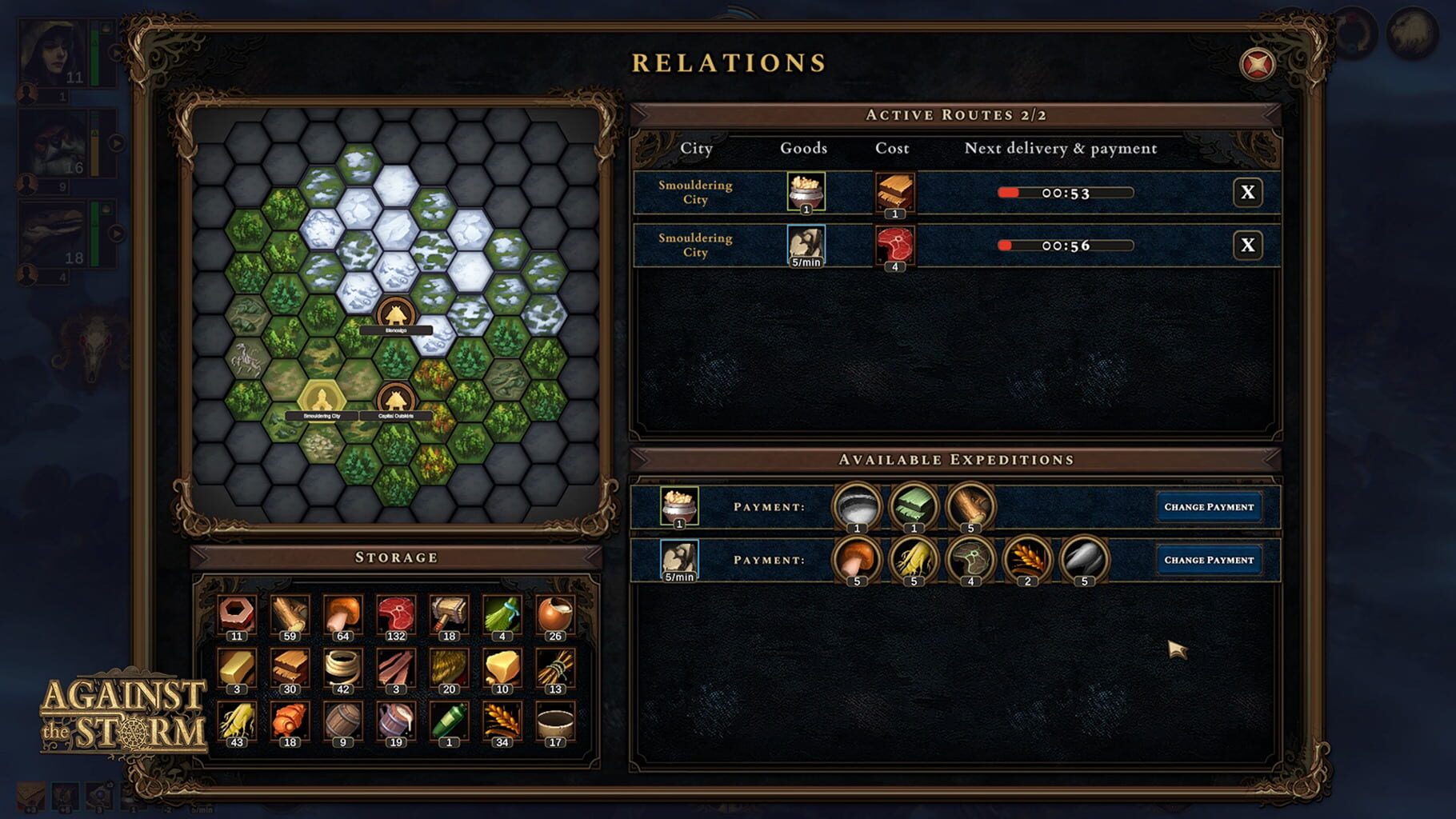Screen dimensions: 1456x819
Task: Select the Smouldering City hex on the map
Action: pos(322,400)
